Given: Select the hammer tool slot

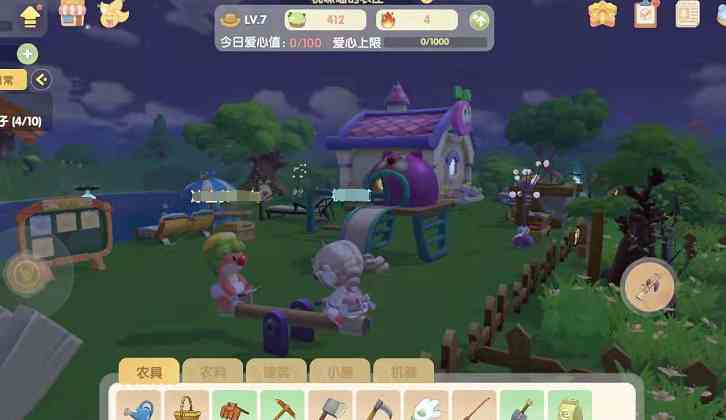Looking at the screenshot, I should [329, 407].
